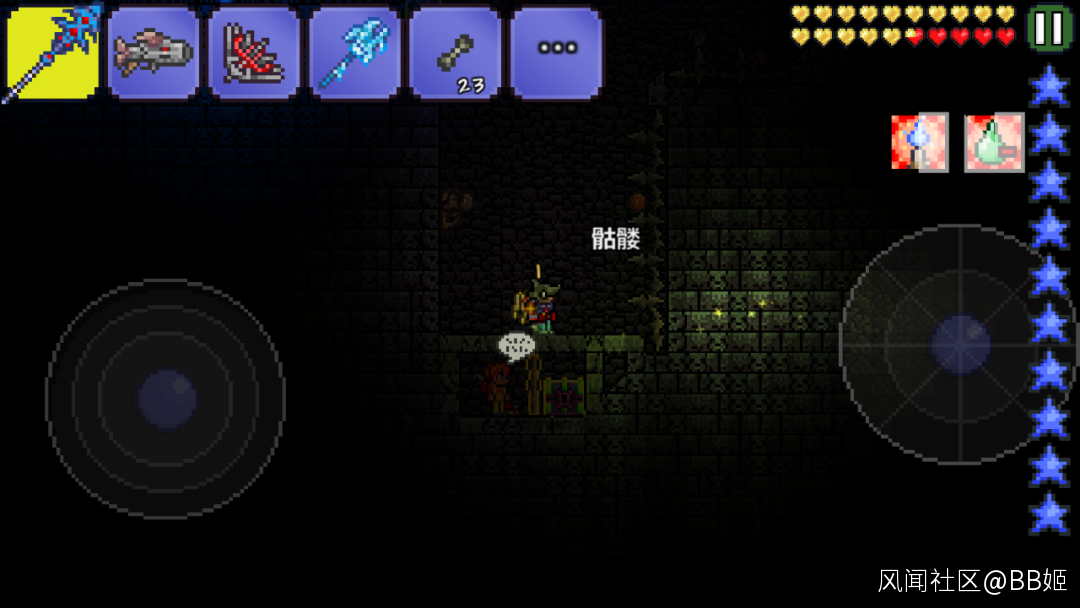Select the icy blue trident hotbar slot
The image size is (1080, 608).
point(355,52)
